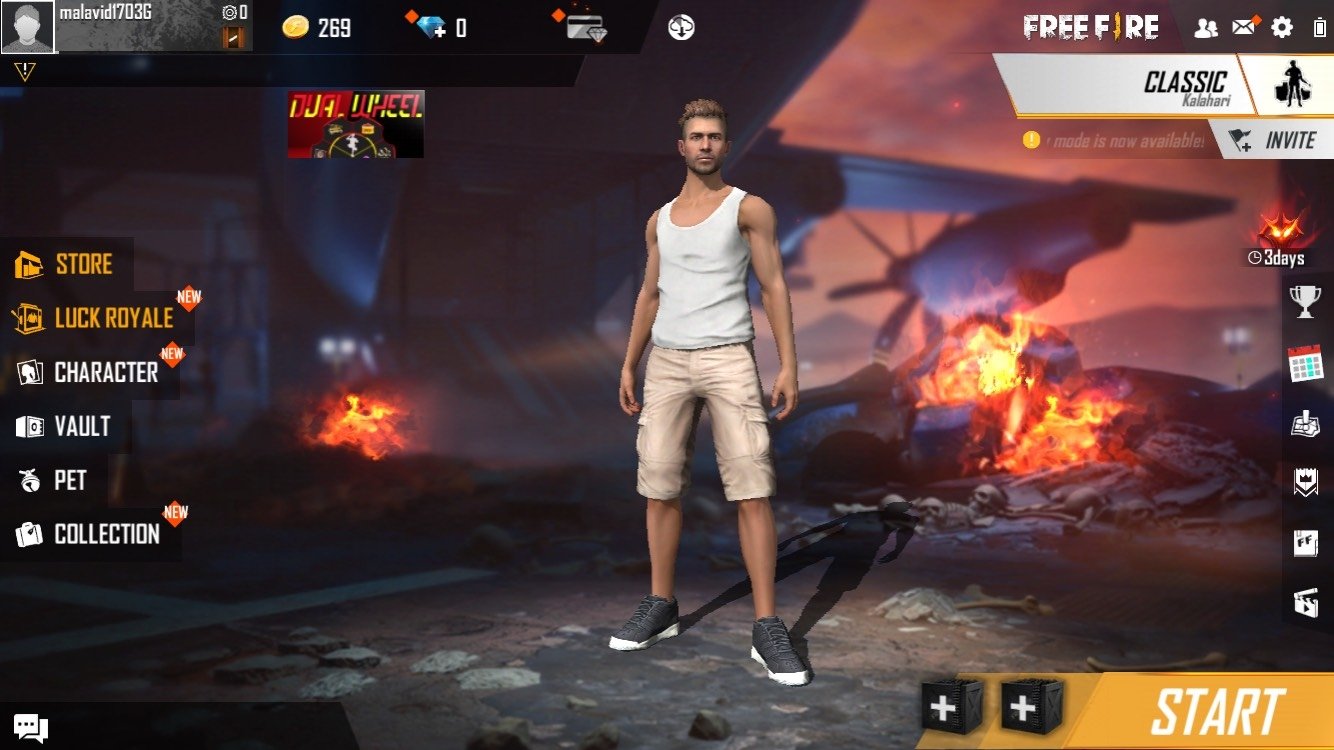Open the gold coins balance
The height and width of the screenshot is (750, 1334).
(316, 27)
